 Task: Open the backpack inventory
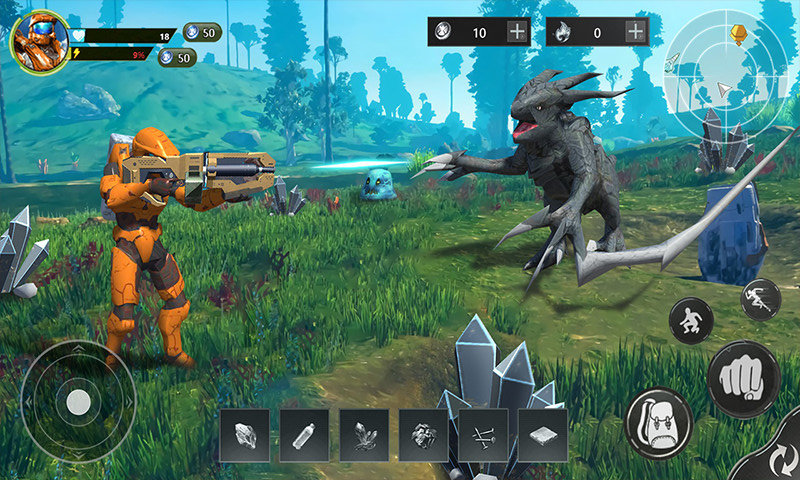pyautogui.click(x=659, y=423)
